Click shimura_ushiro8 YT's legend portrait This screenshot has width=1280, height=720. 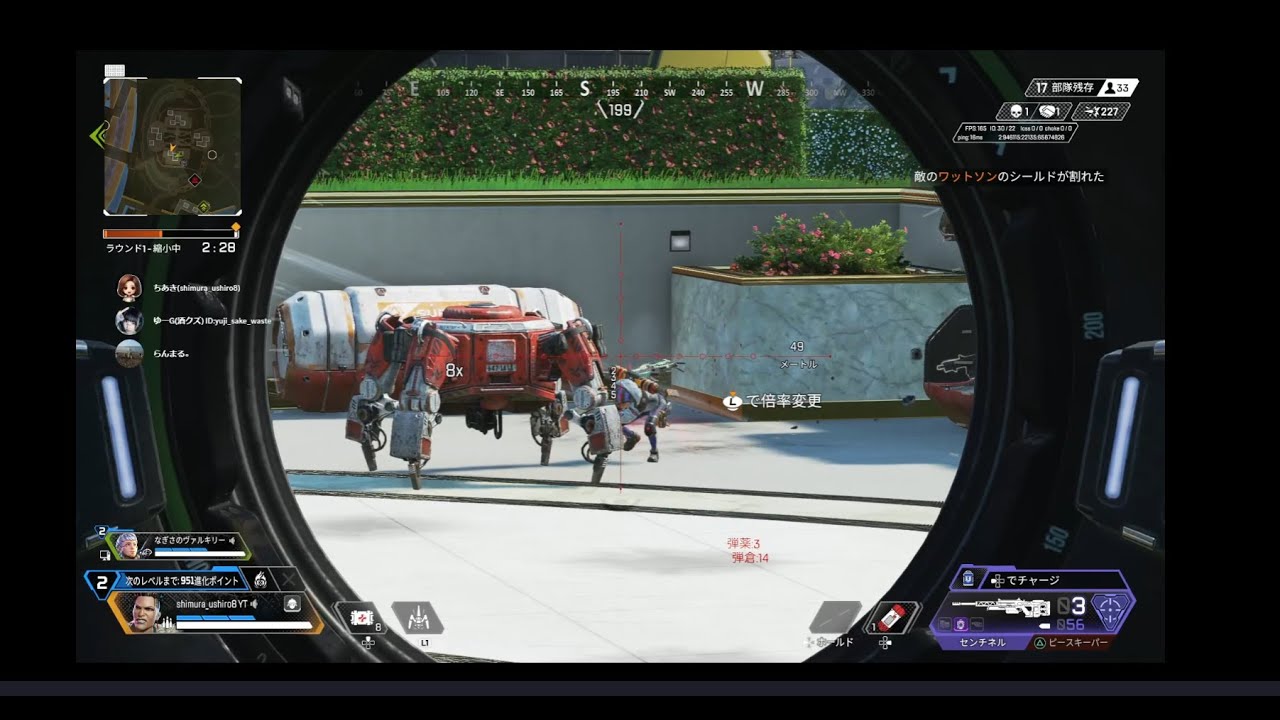[x=144, y=612]
